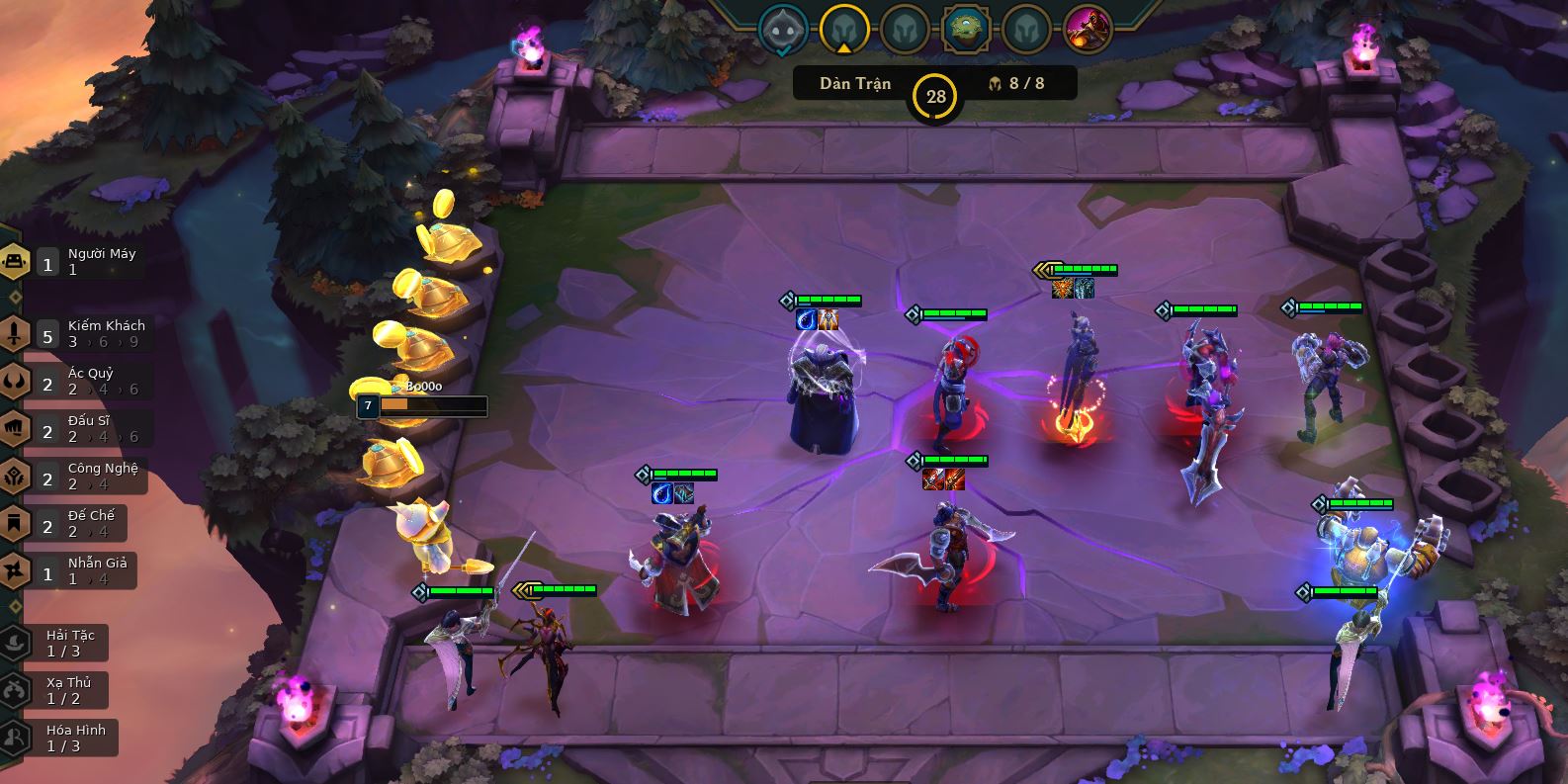The image size is (1568, 784).
Task: Select the inactive Xạ Thủ trait
Action: (x=61, y=690)
